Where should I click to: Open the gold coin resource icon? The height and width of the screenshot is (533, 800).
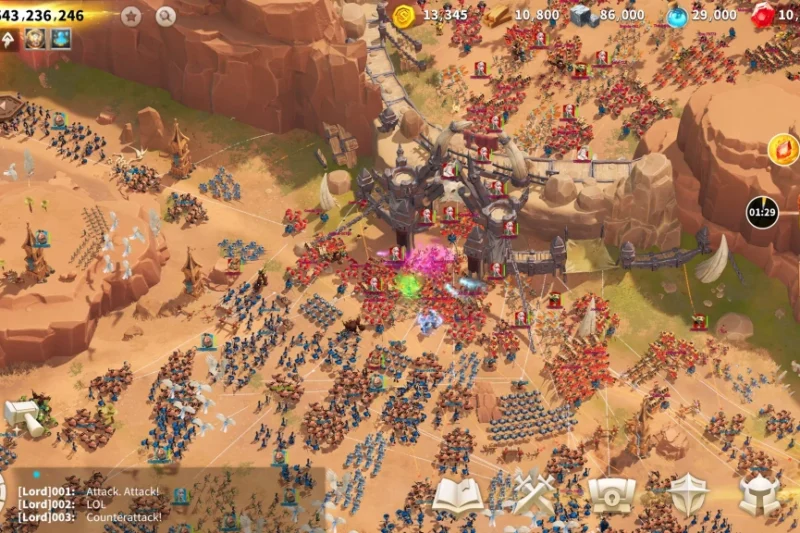coord(404,15)
